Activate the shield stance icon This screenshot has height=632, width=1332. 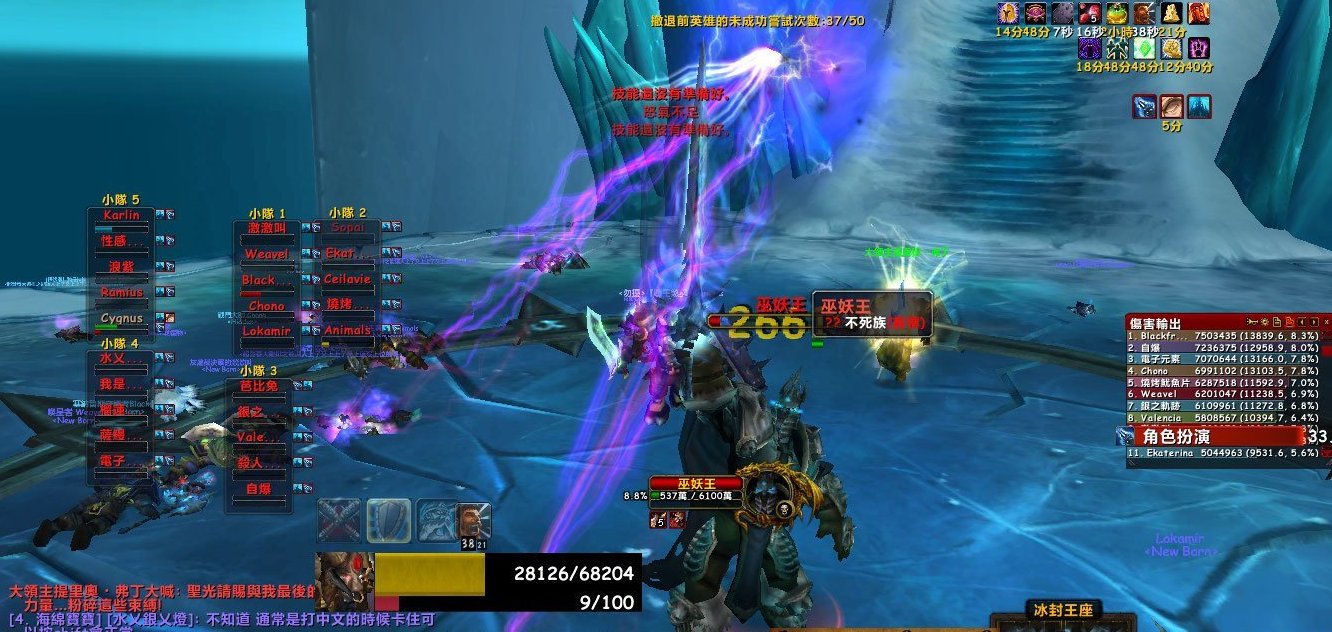tap(388, 520)
